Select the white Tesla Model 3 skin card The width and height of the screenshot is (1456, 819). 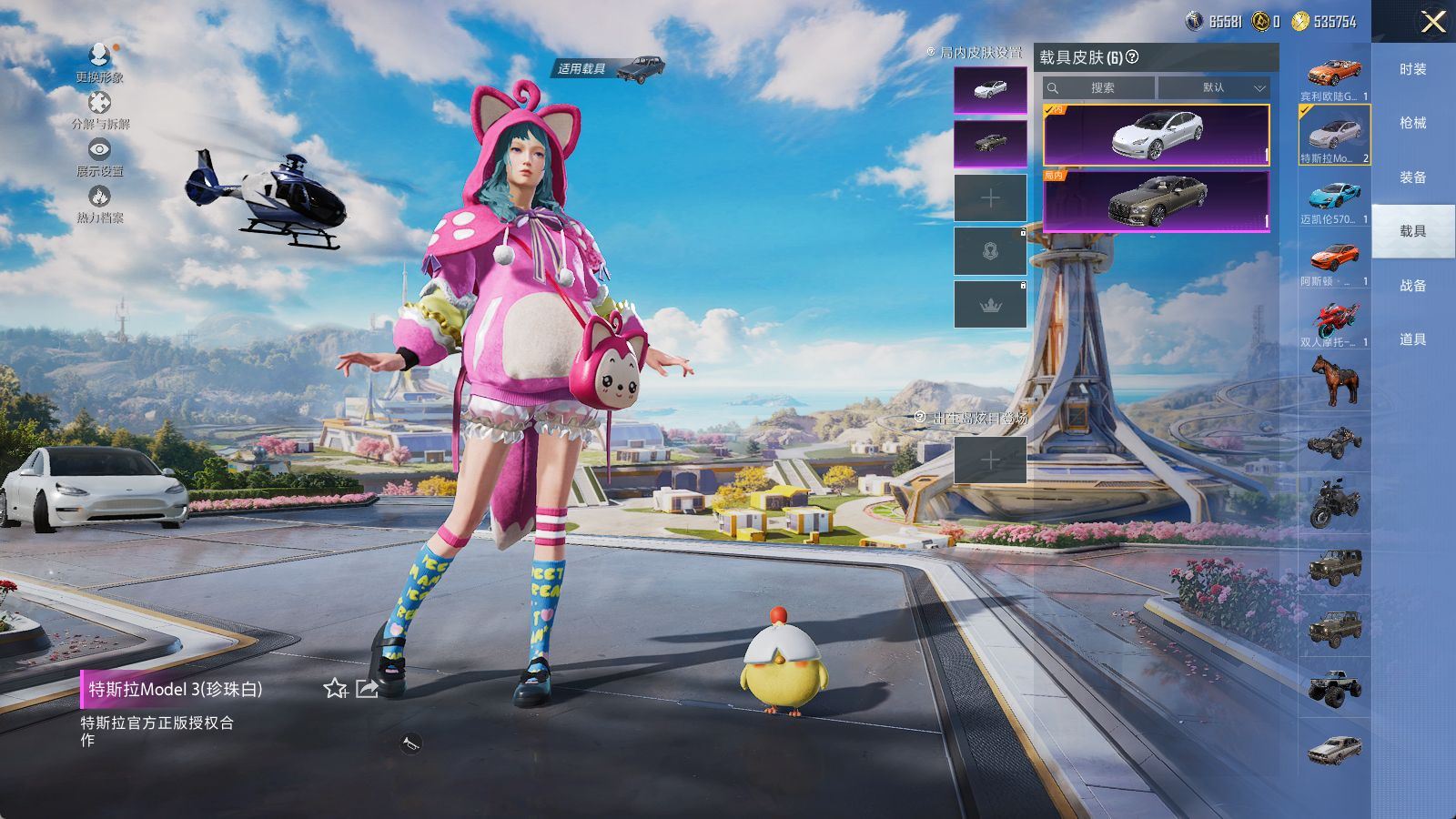pyautogui.click(x=1156, y=135)
